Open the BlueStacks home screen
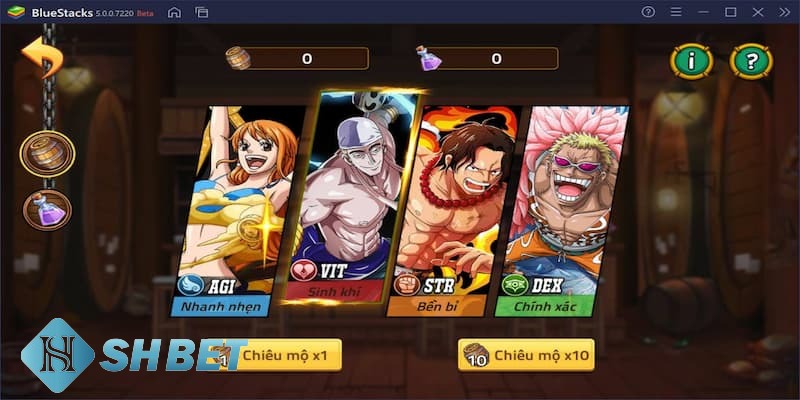Viewport: 800px width, 400px height. (x=174, y=12)
